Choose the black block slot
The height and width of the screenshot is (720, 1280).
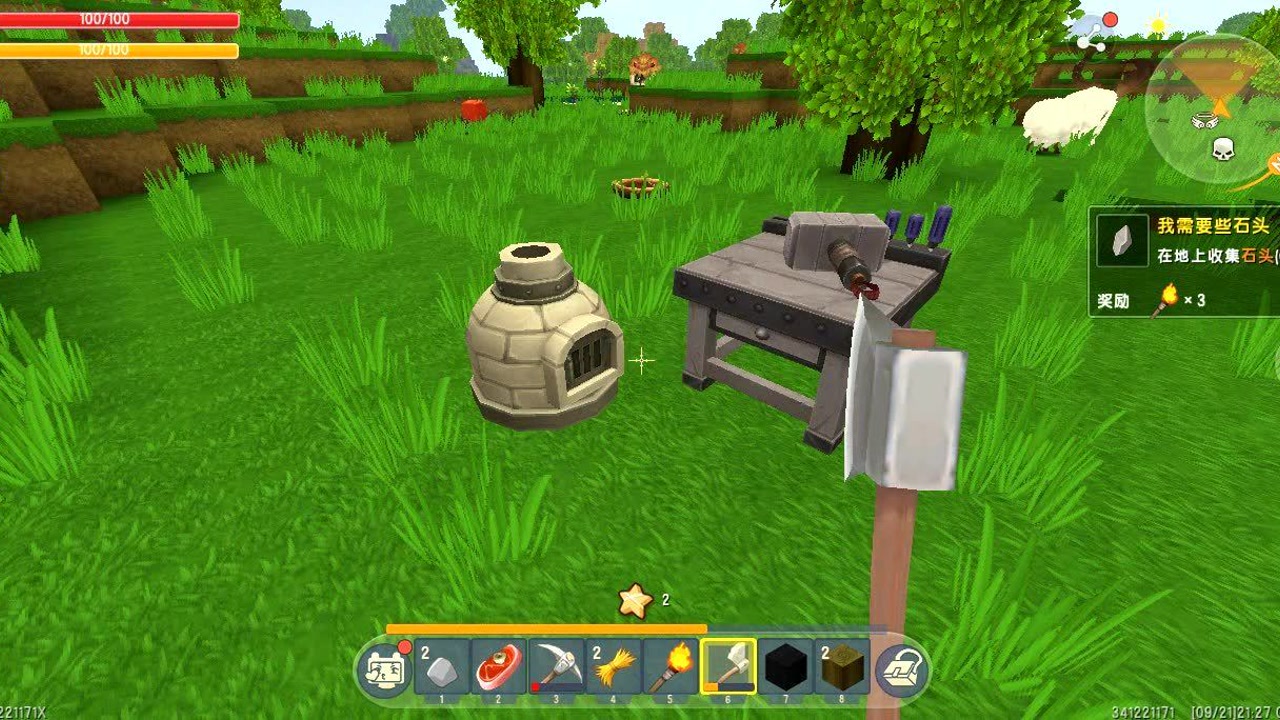tap(785, 668)
